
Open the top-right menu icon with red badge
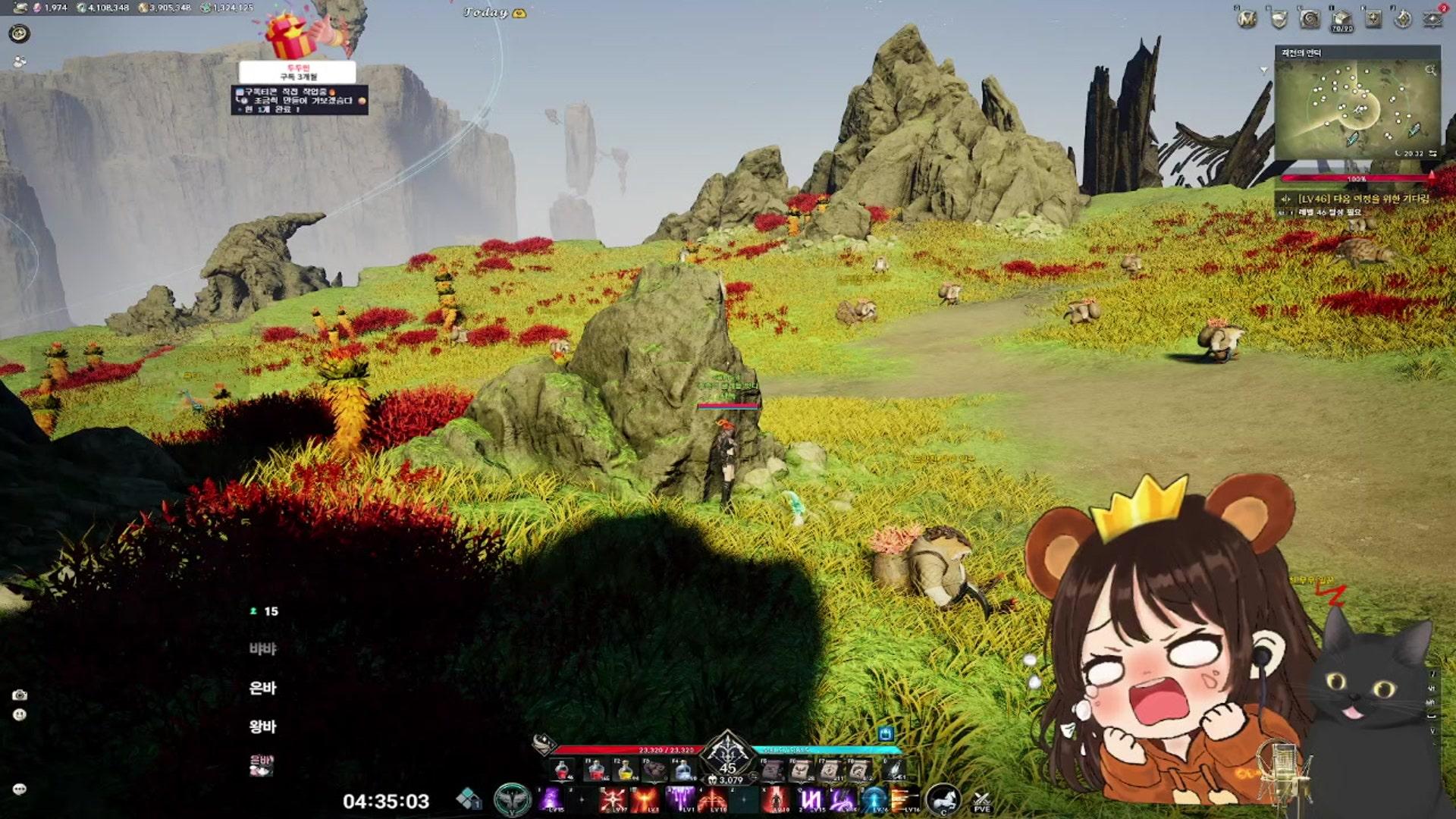1432,17
